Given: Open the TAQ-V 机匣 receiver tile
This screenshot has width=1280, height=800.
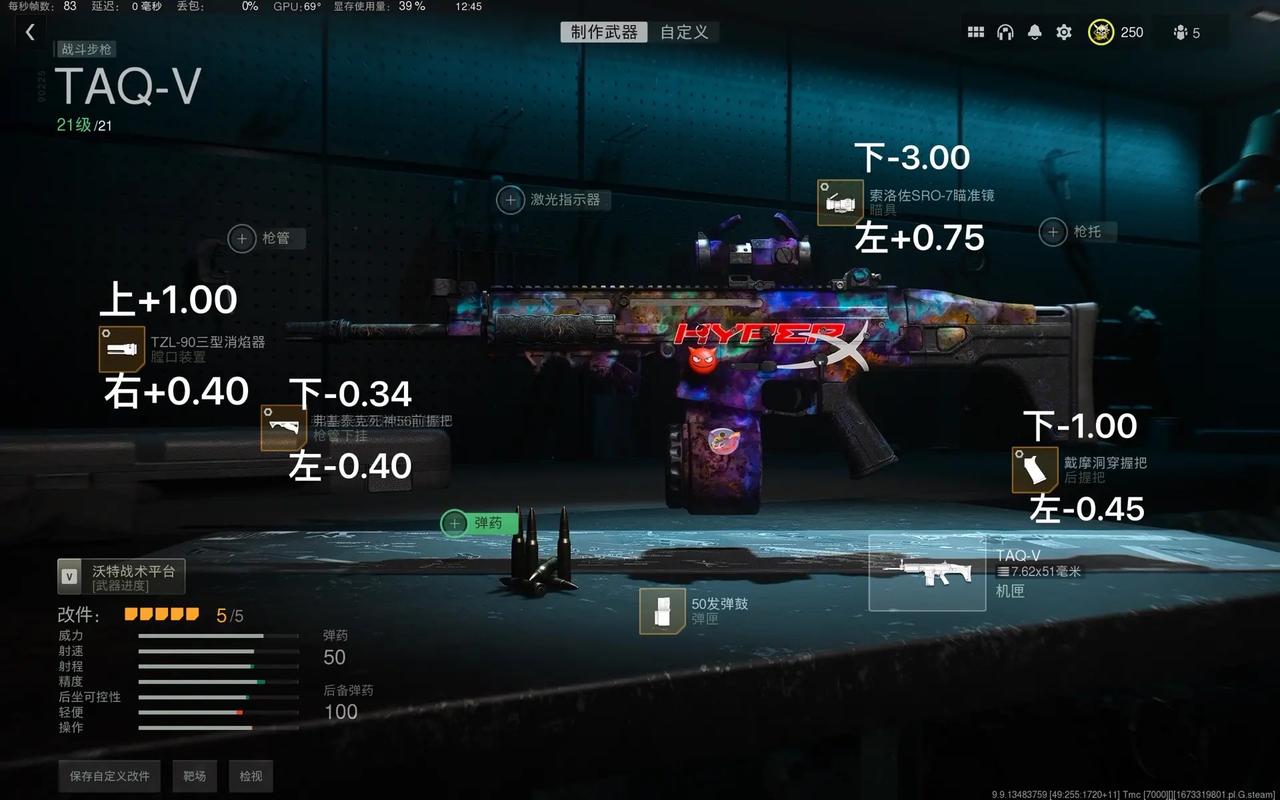Looking at the screenshot, I should (927, 573).
